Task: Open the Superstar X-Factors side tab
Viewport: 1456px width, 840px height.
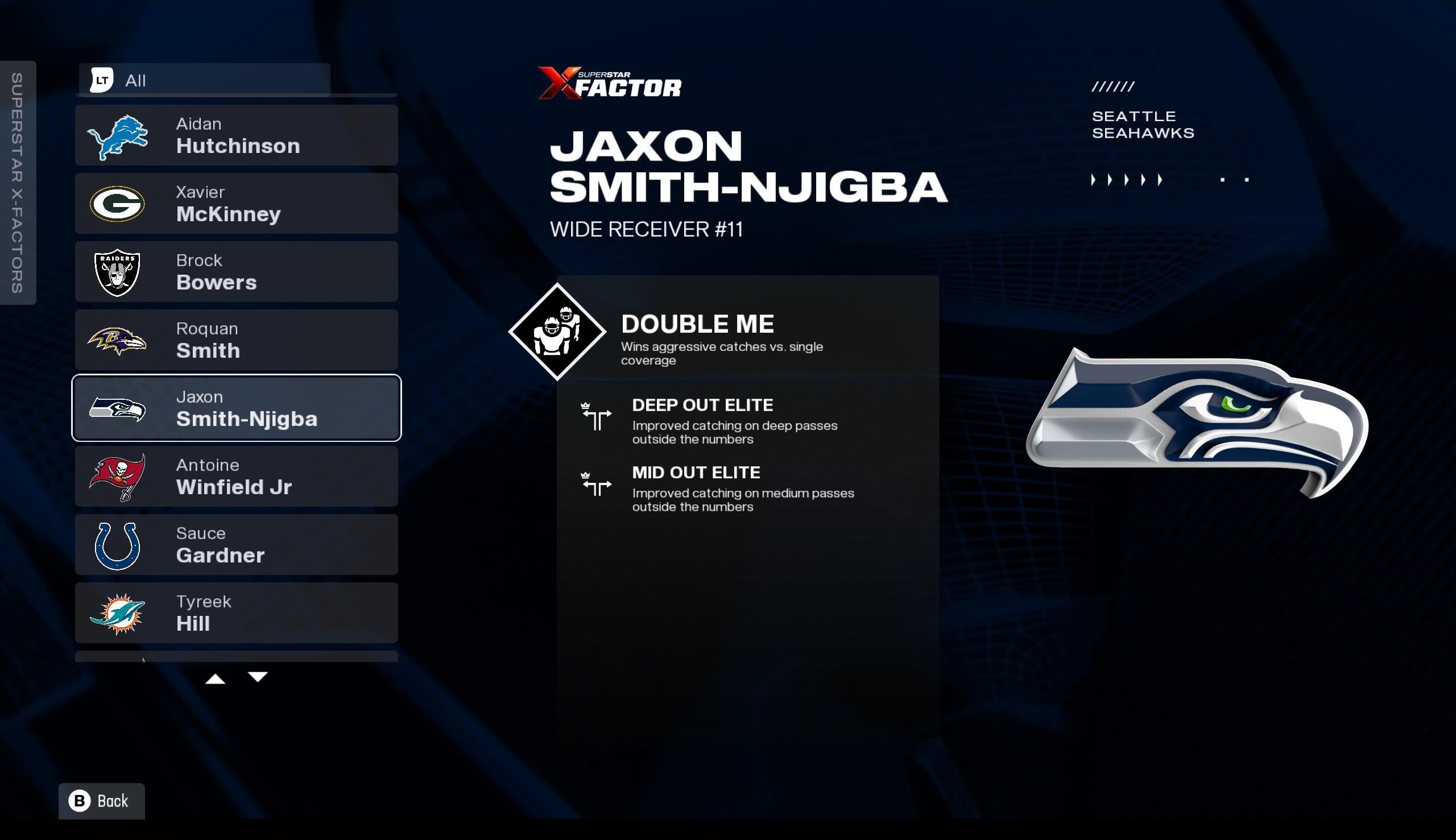Action: pyautogui.click(x=17, y=183)
